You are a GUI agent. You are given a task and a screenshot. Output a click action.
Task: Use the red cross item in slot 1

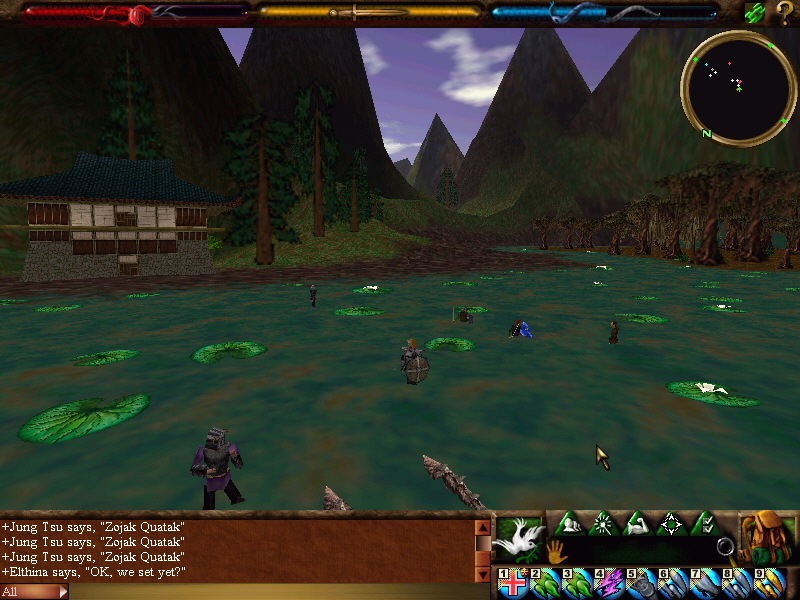click(514, 583)
